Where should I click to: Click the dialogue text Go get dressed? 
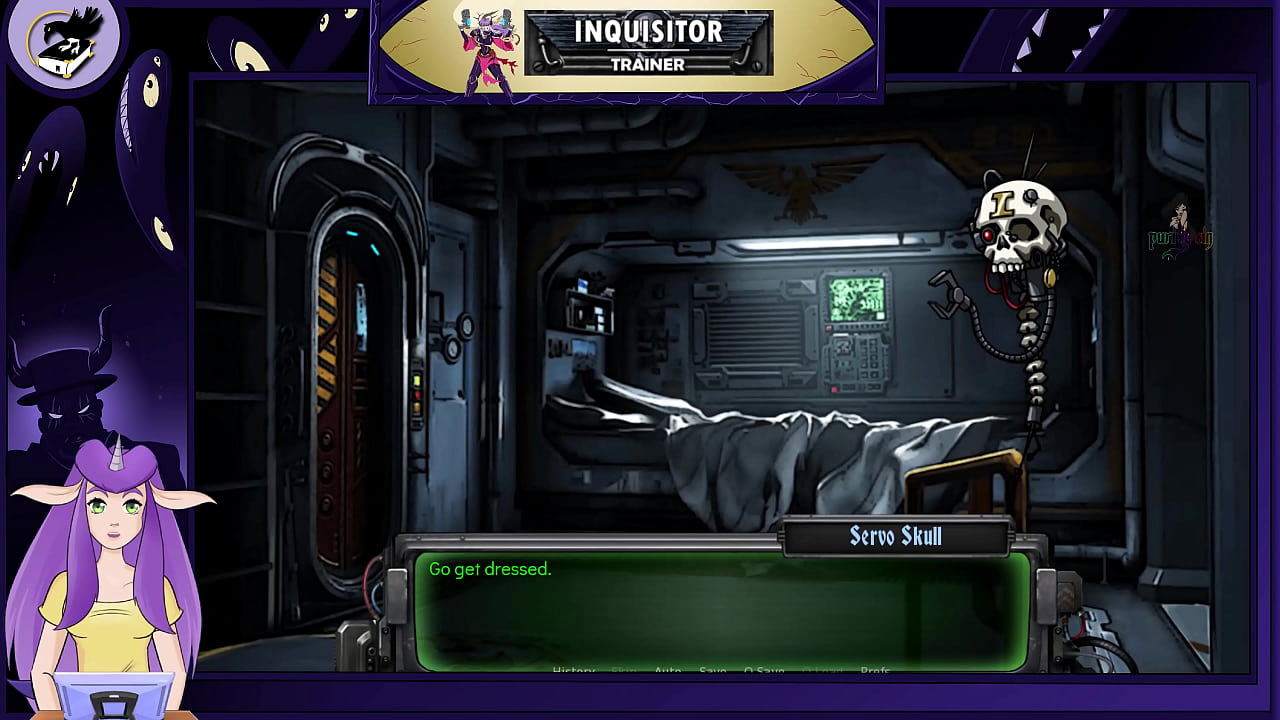click(489, 568)
